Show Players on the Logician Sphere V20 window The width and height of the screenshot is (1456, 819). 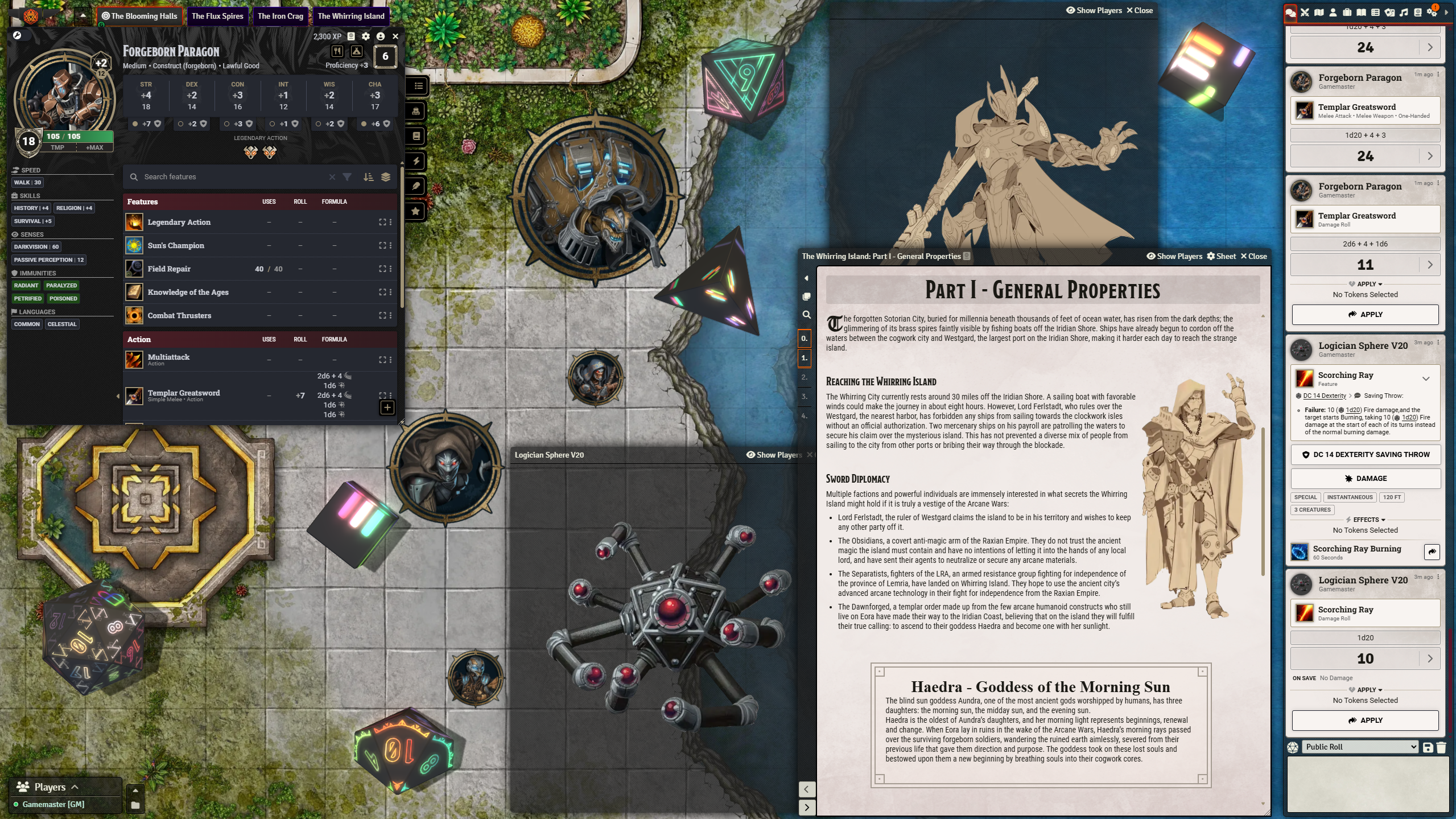point(774,455)
